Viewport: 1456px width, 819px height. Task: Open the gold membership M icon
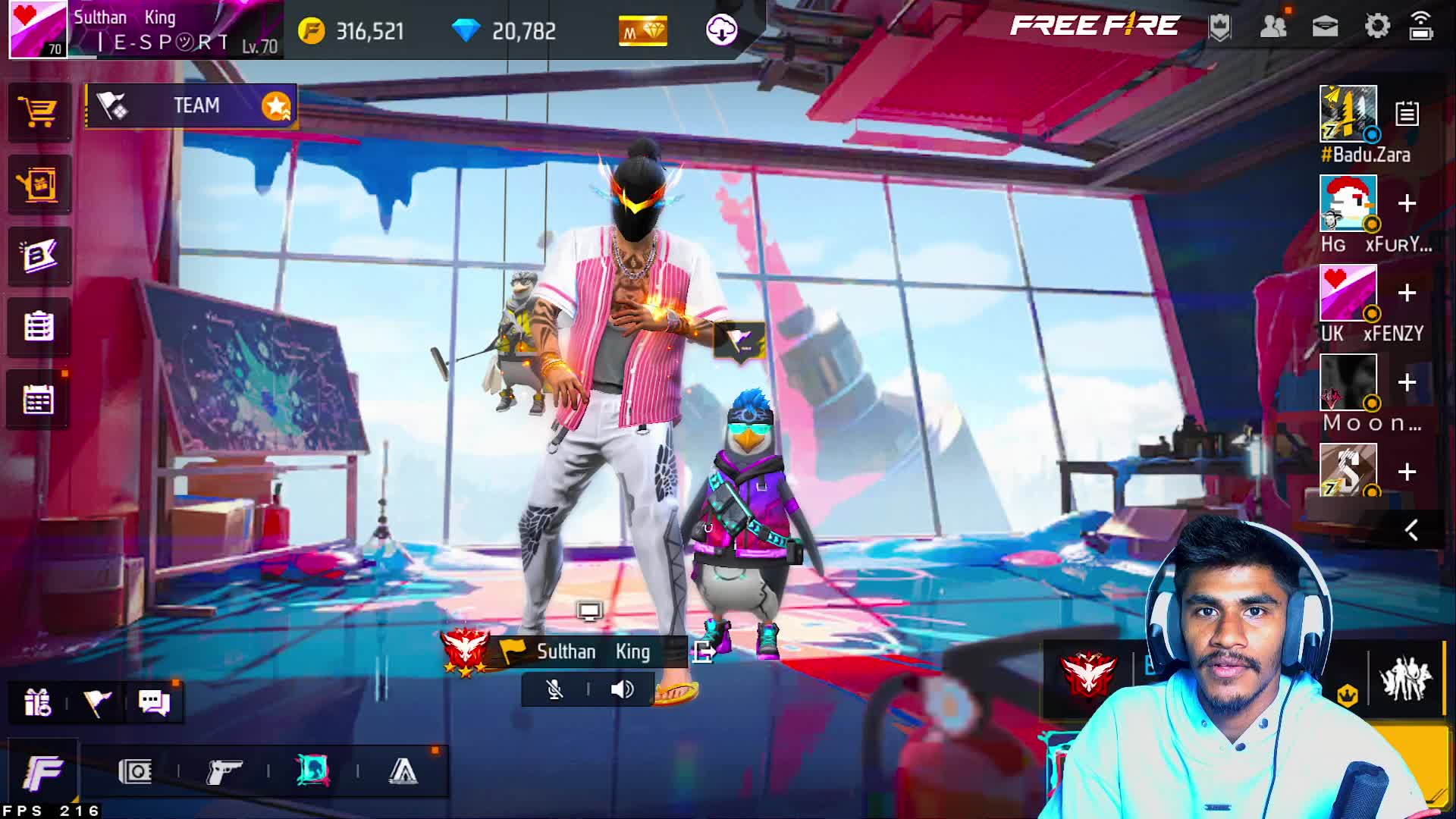tap(643, 31)
